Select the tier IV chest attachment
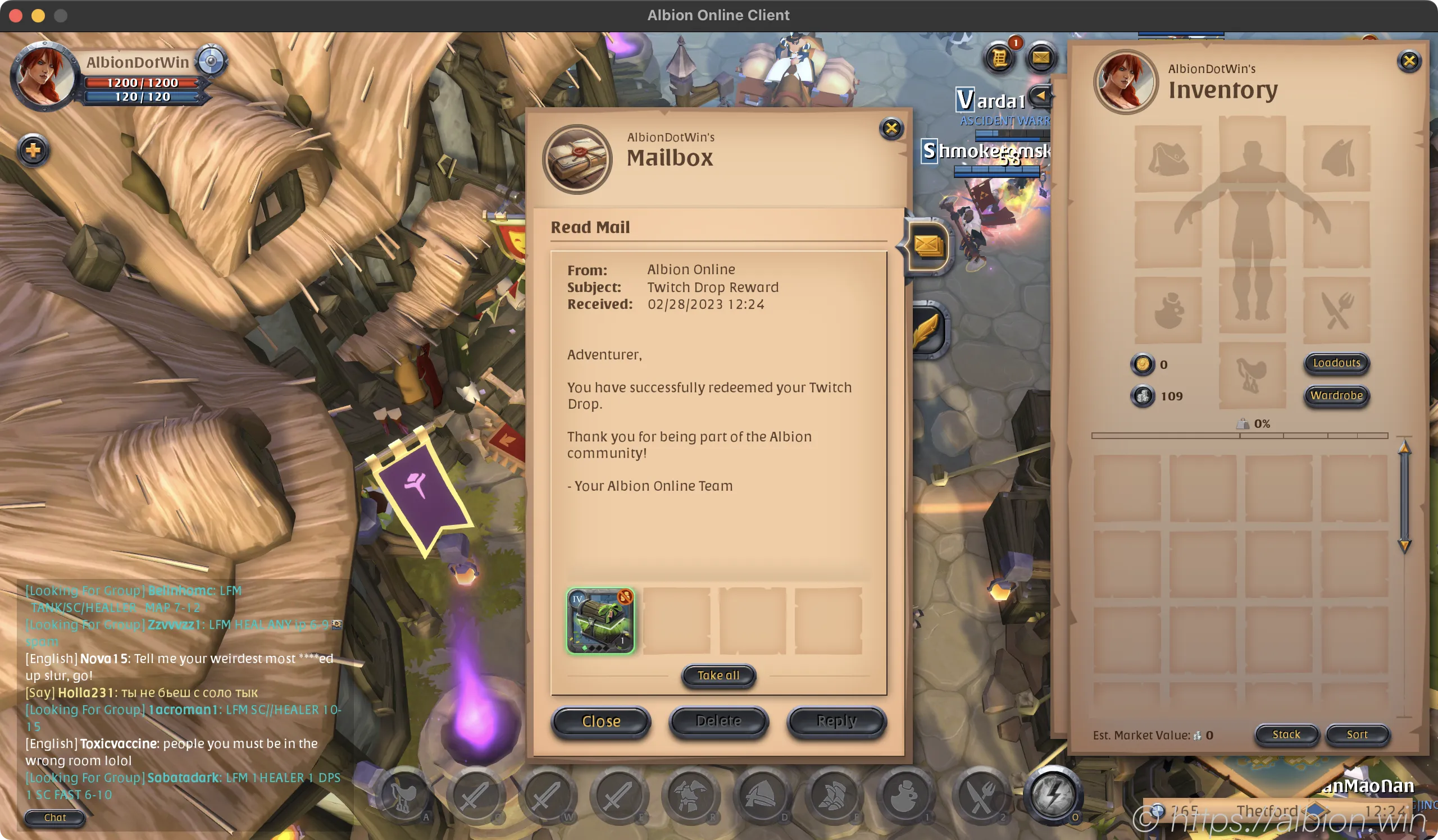 tap(600, 620)
